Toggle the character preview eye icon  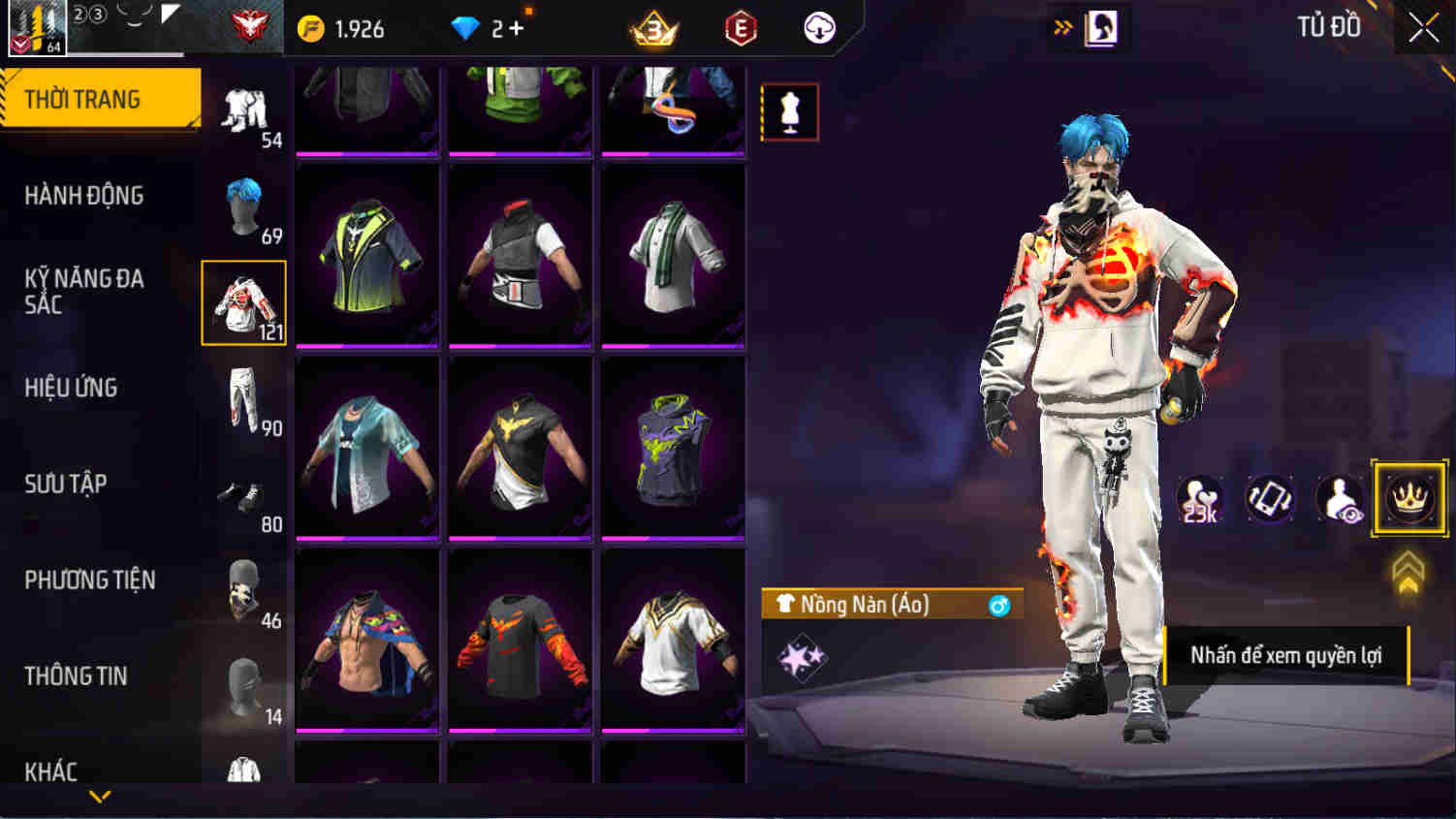point(1342,498)
